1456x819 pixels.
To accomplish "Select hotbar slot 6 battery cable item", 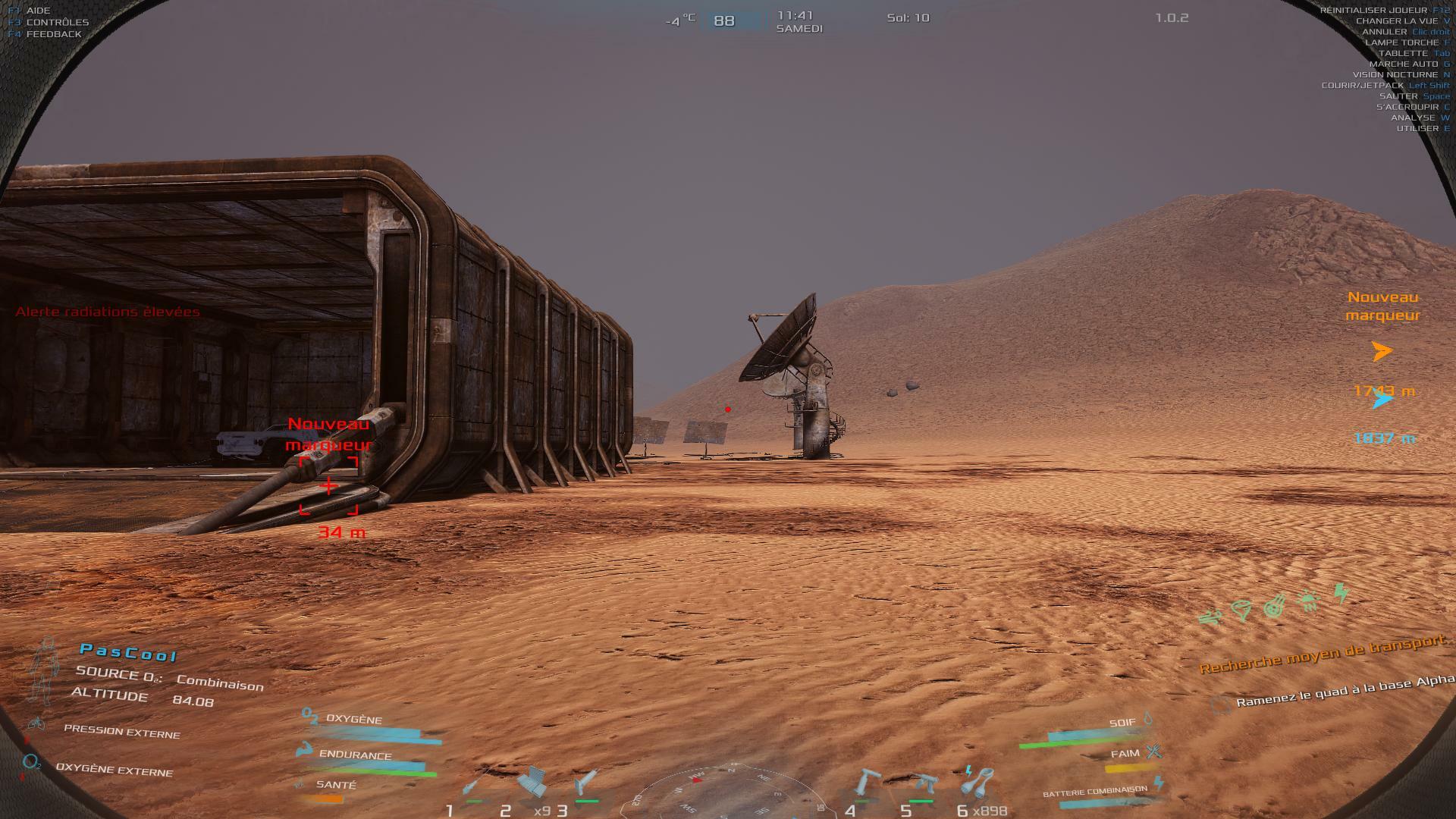I will click(x=978, y=781).
